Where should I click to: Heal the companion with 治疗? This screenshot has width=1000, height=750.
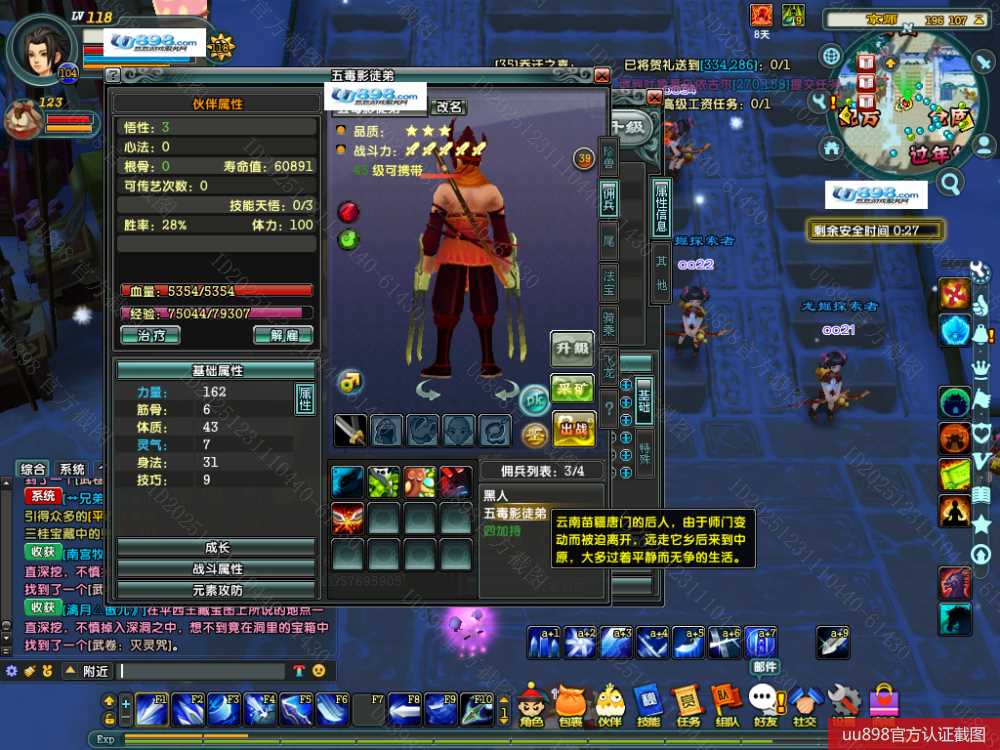(150, 335)
